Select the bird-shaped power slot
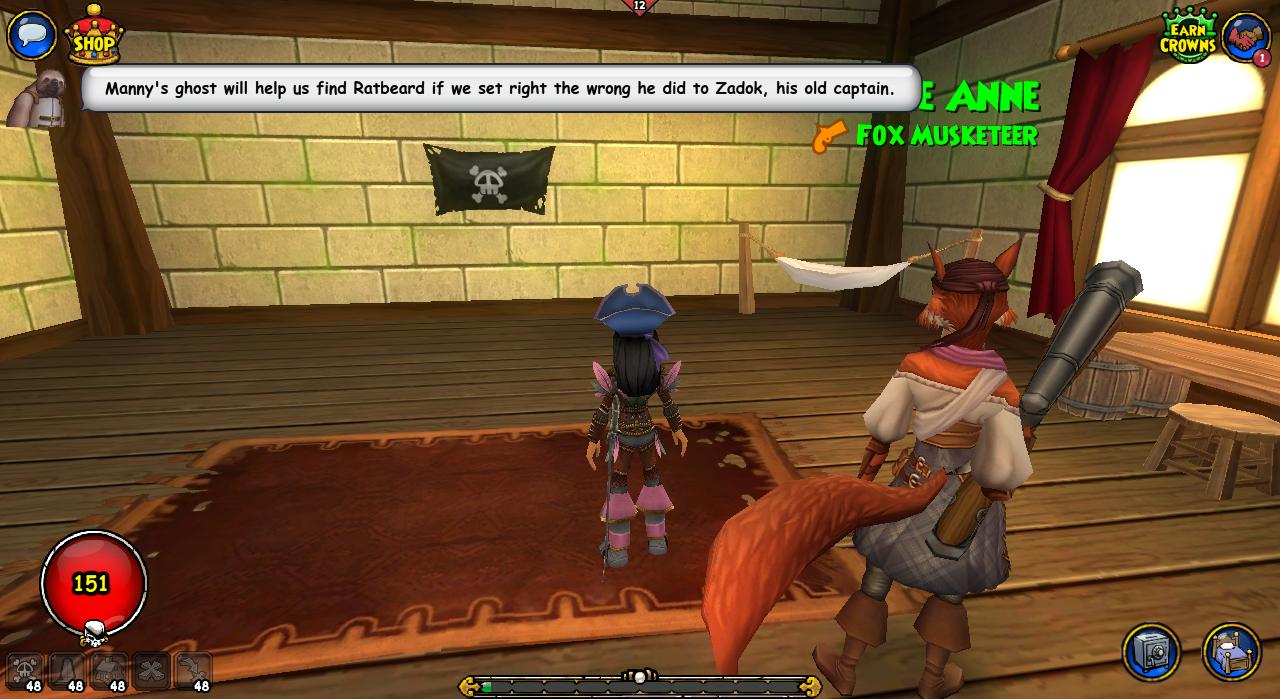This screenshot has height=699, width=1280. [x=192, y=670]
